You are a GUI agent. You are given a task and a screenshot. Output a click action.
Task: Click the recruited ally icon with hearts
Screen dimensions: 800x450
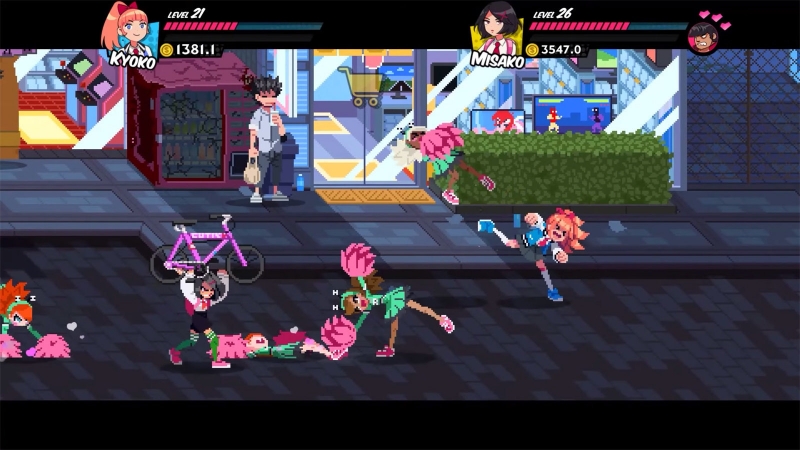[705, 35]
